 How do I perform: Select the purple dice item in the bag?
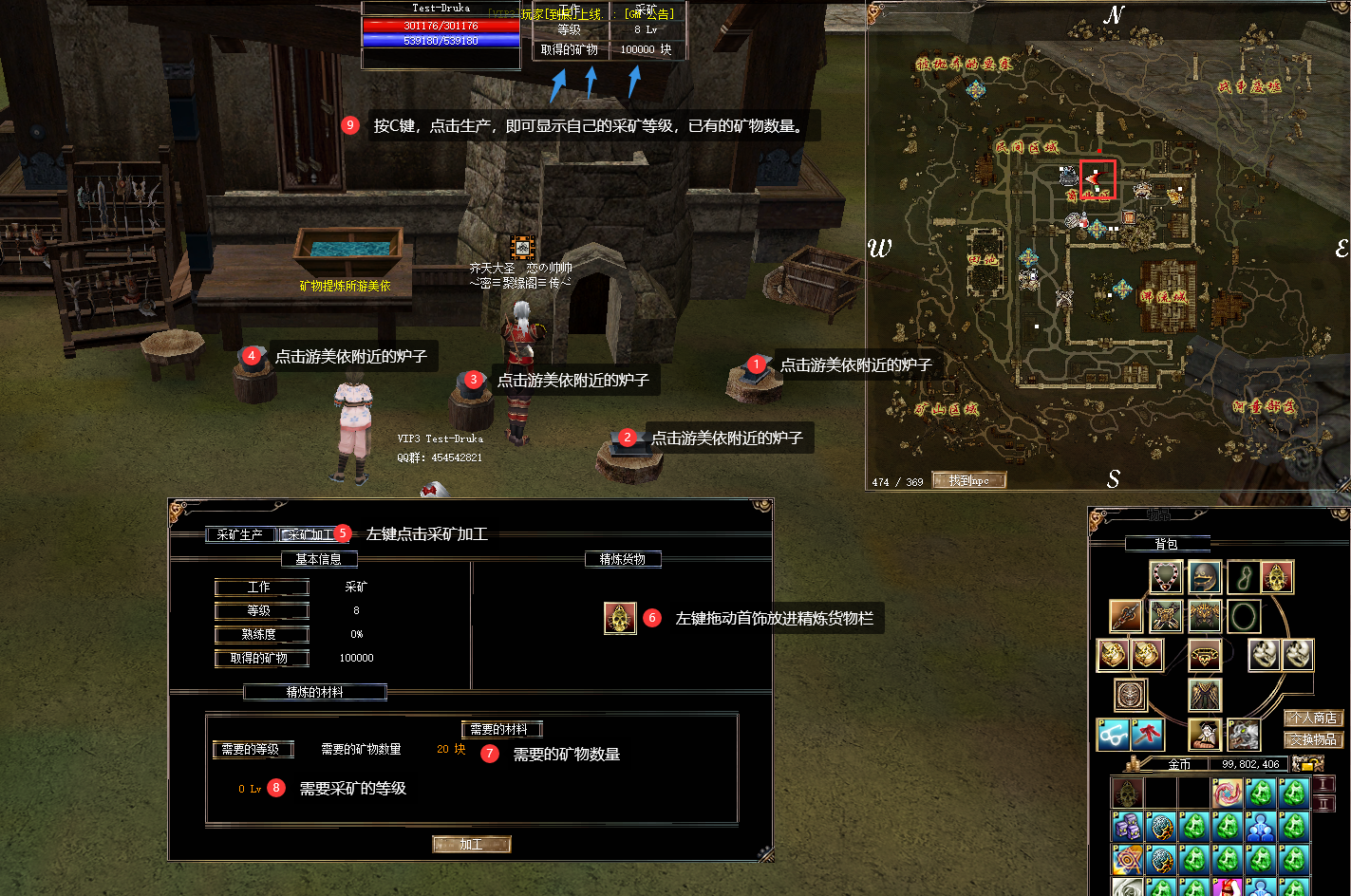click(x=1127, y=826)
